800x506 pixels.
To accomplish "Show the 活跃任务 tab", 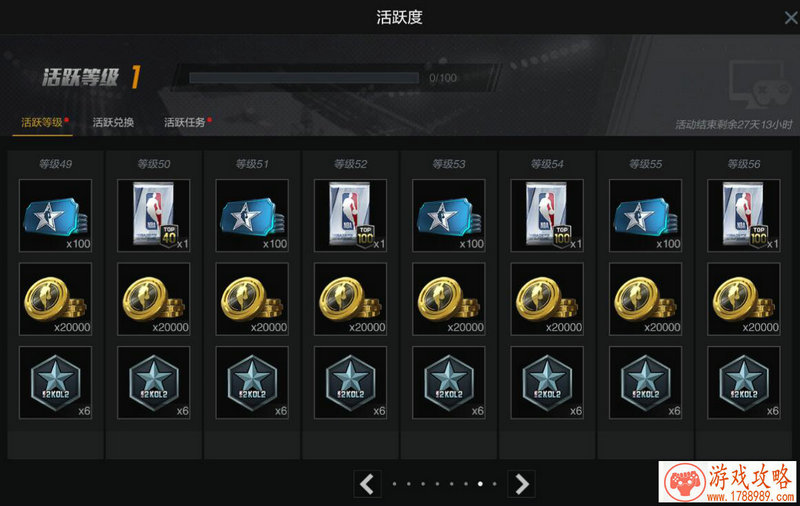I will coord(185,122).
